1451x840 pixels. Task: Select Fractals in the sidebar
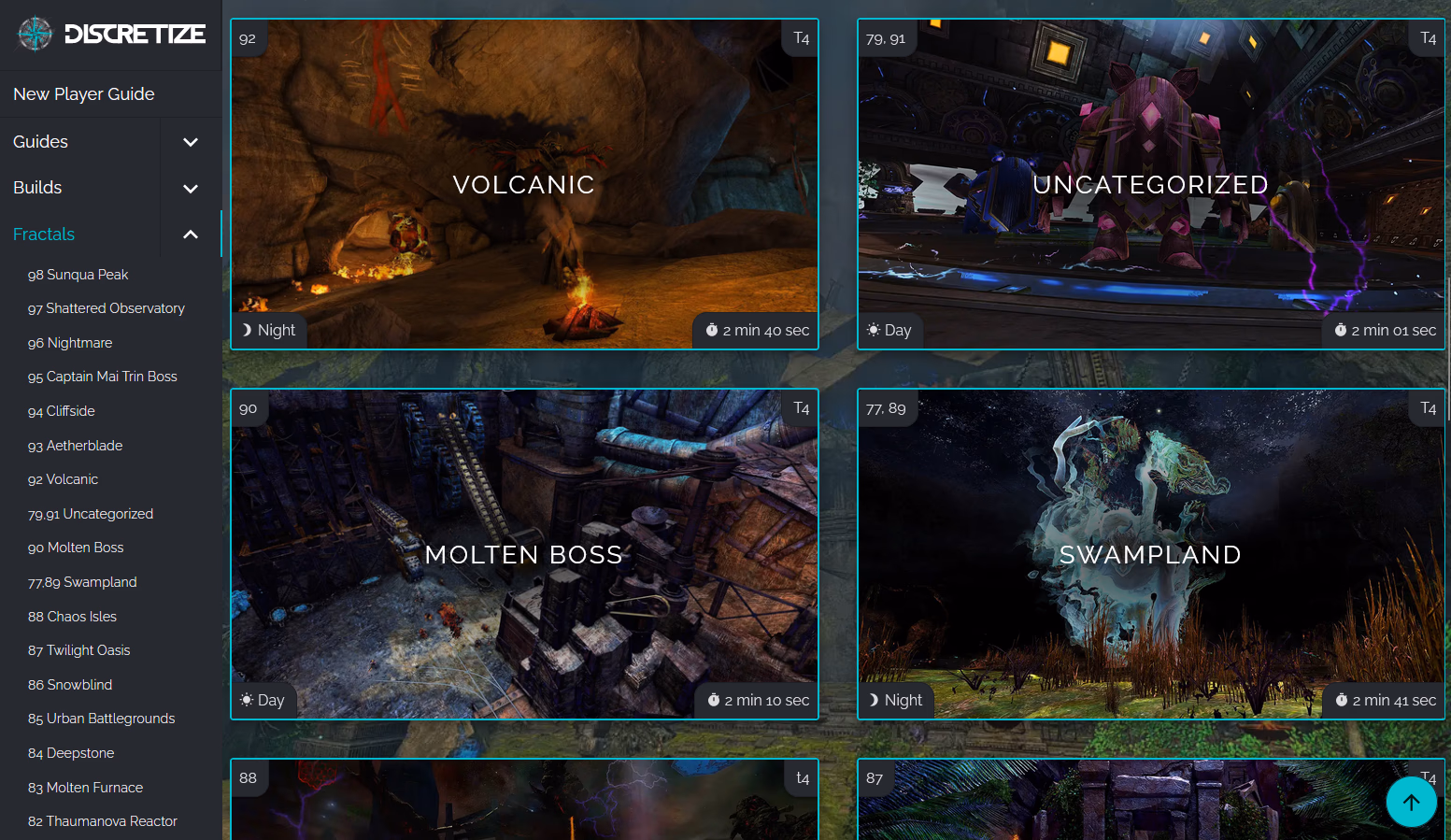(44, 234)
